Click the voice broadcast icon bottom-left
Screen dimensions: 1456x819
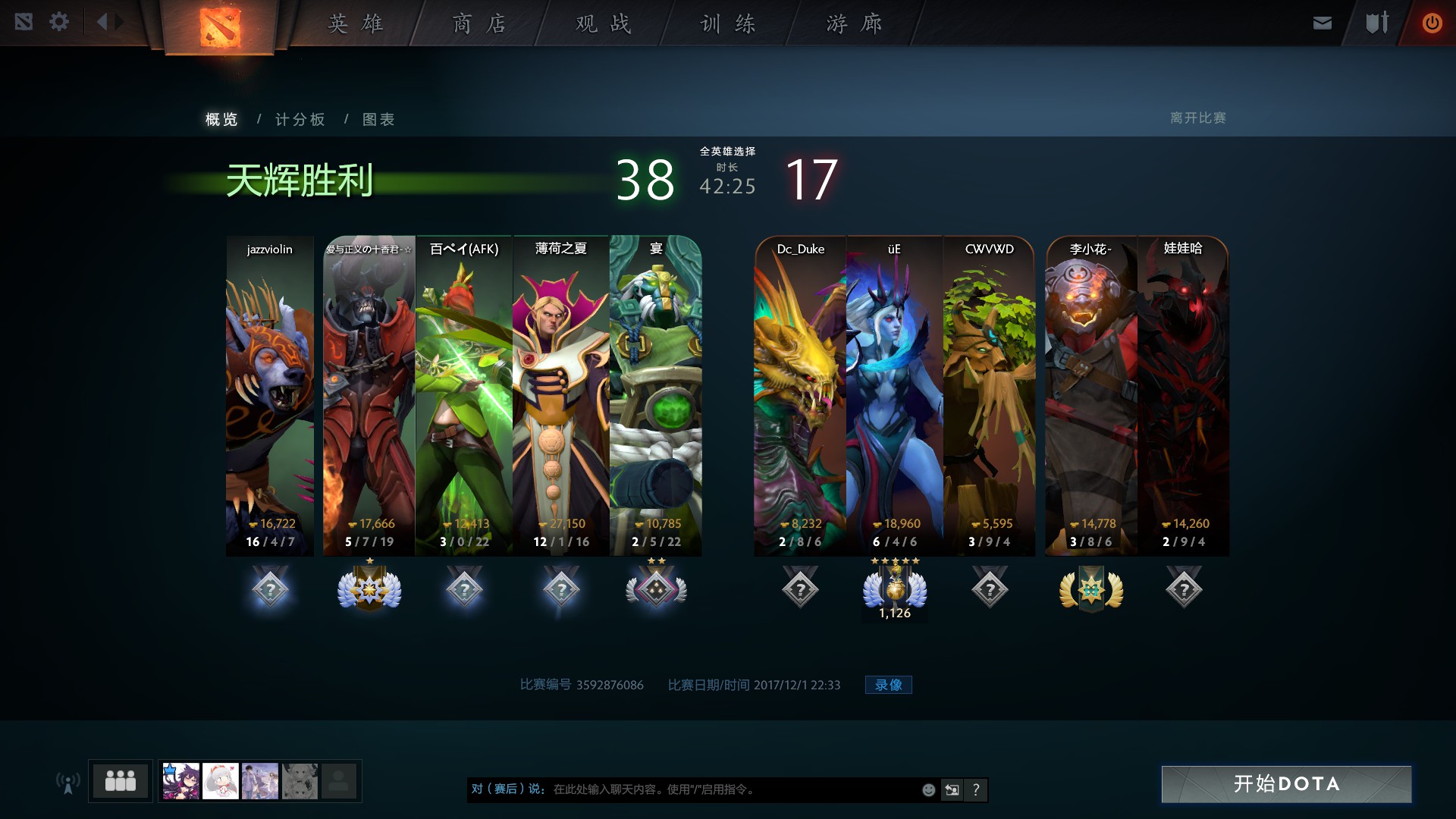point(69,780)
